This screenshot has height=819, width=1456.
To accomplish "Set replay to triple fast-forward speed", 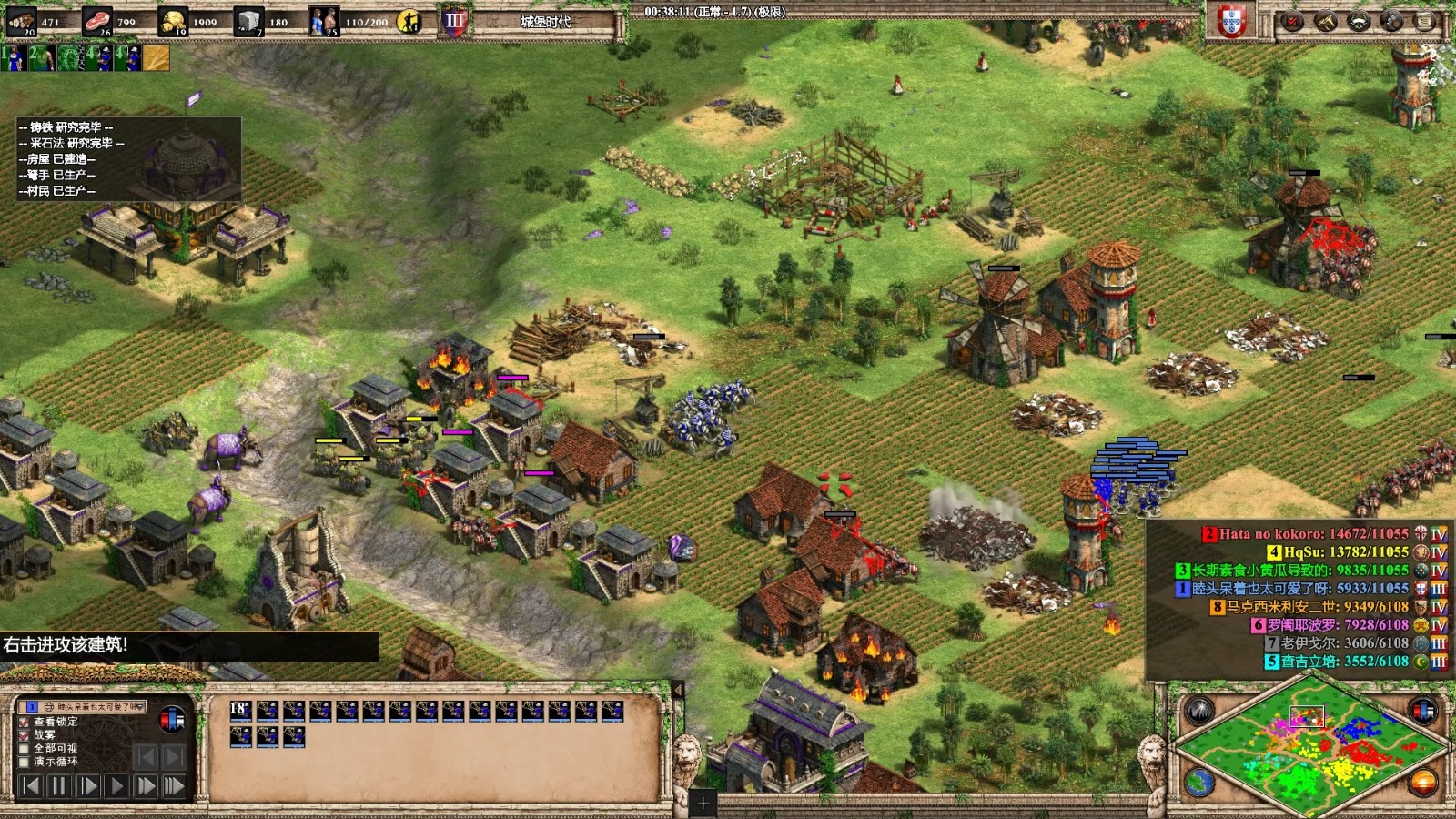I will [174, 785].
